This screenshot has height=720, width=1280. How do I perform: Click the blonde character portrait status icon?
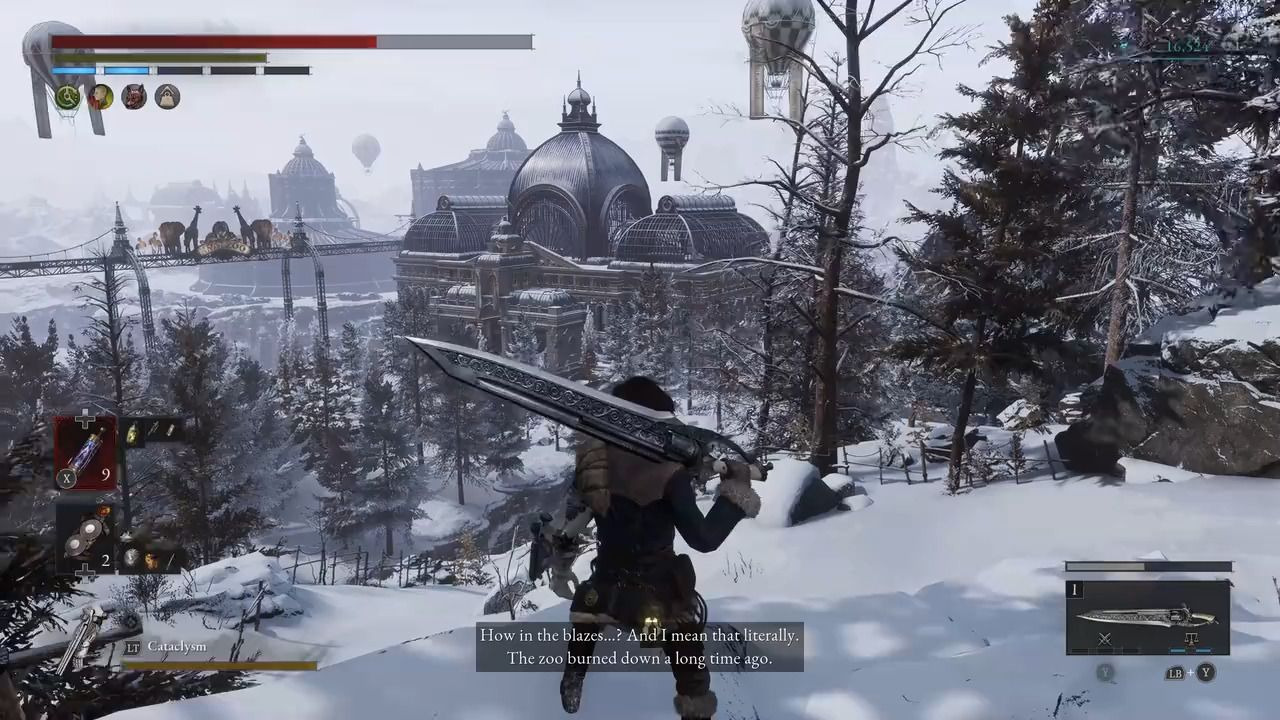pyautogui.click(x=101, y=97)
